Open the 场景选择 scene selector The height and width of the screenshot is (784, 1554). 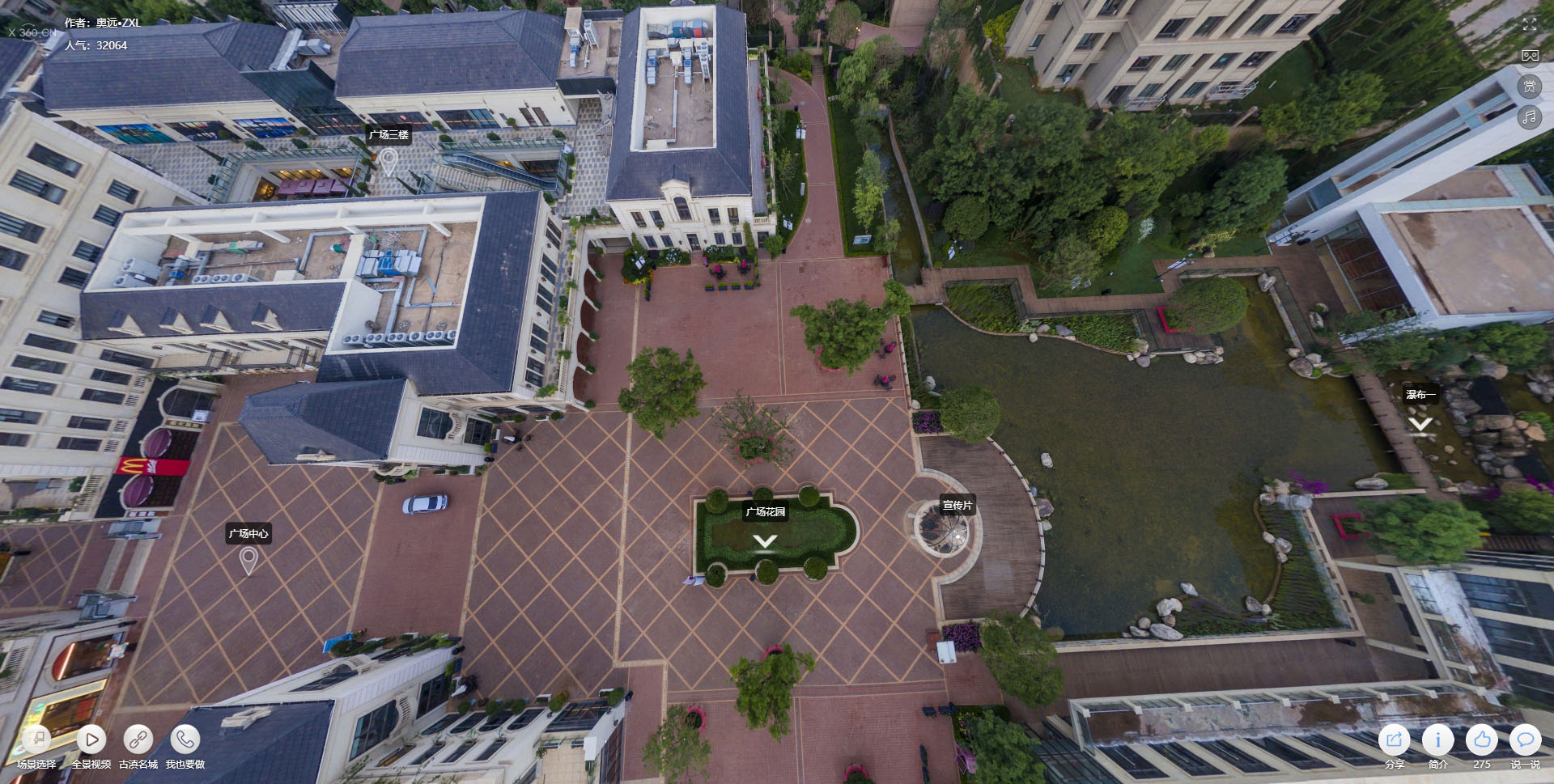(x=36, y=740)
